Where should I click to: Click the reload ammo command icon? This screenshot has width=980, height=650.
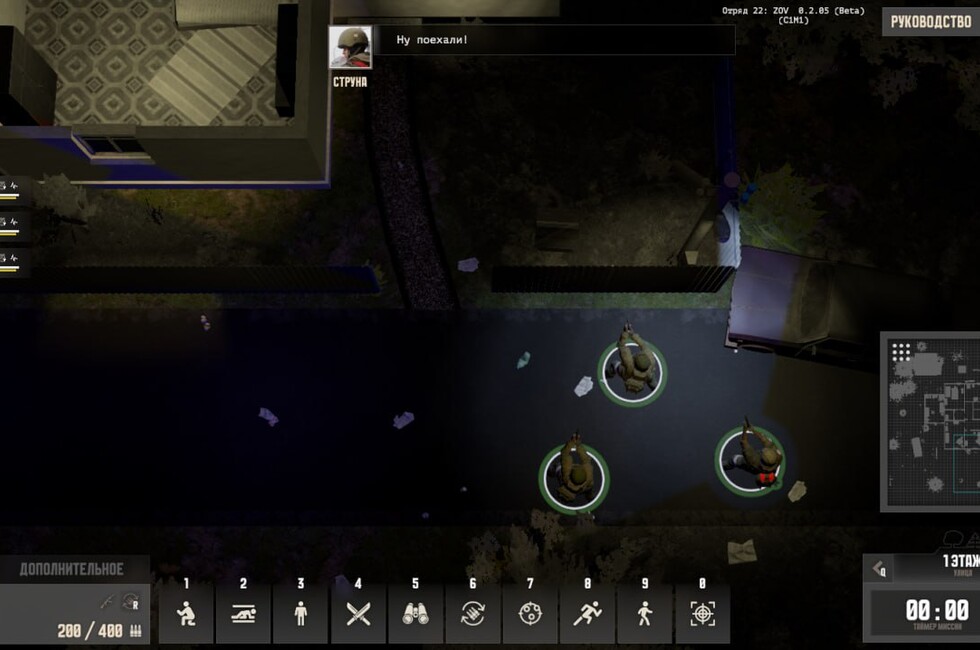(x=472, y=614)
